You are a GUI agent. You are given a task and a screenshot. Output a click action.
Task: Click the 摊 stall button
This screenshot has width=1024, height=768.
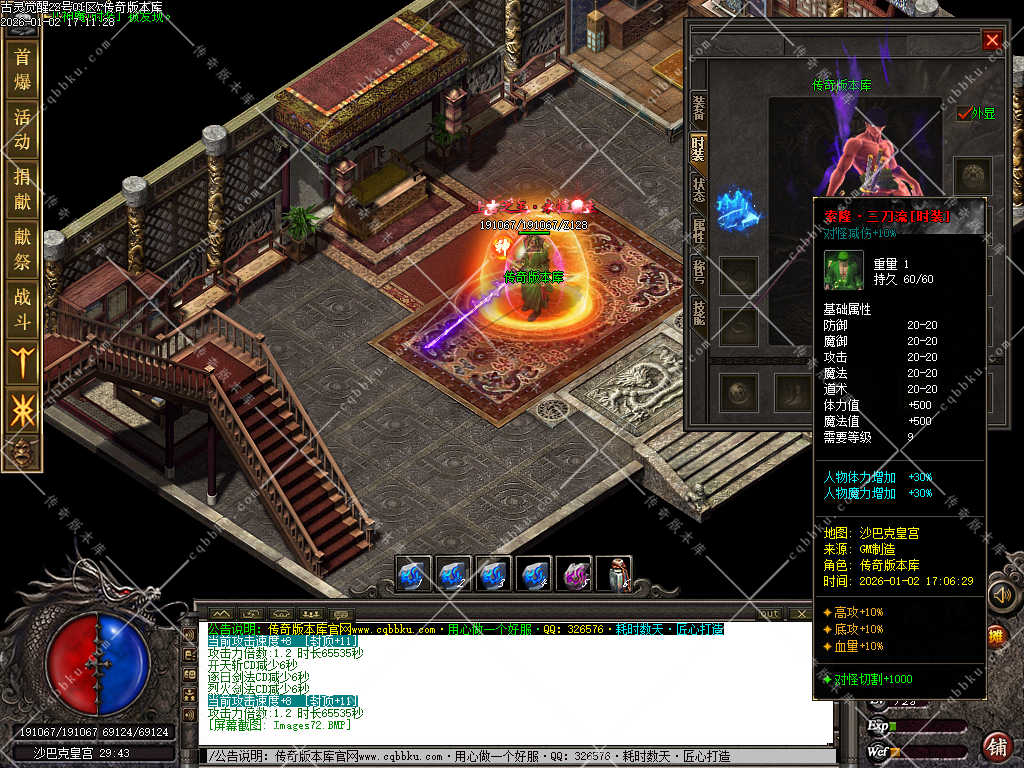tap(996, 634)
